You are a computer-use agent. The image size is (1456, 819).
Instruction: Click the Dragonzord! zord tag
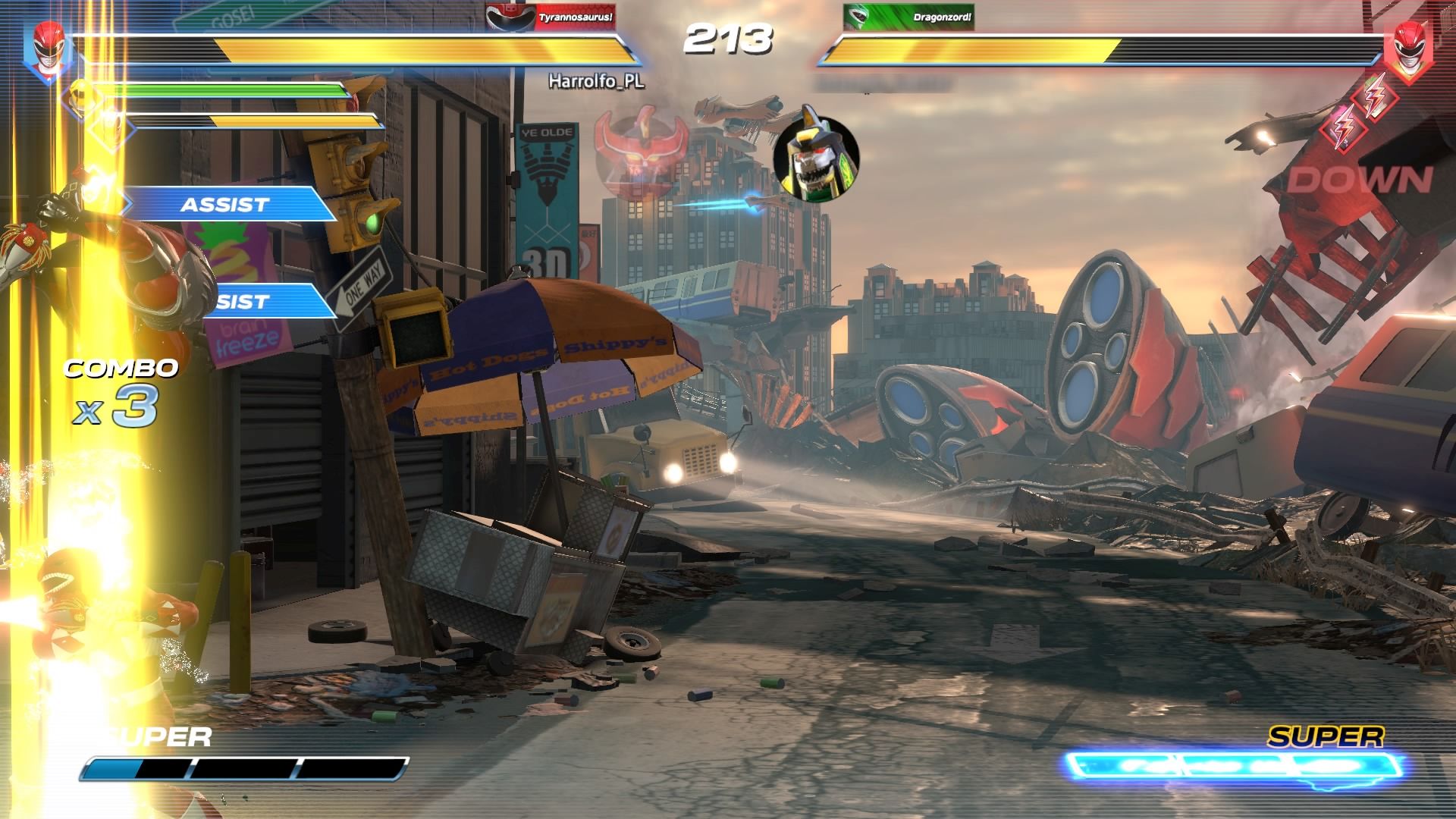908,17
